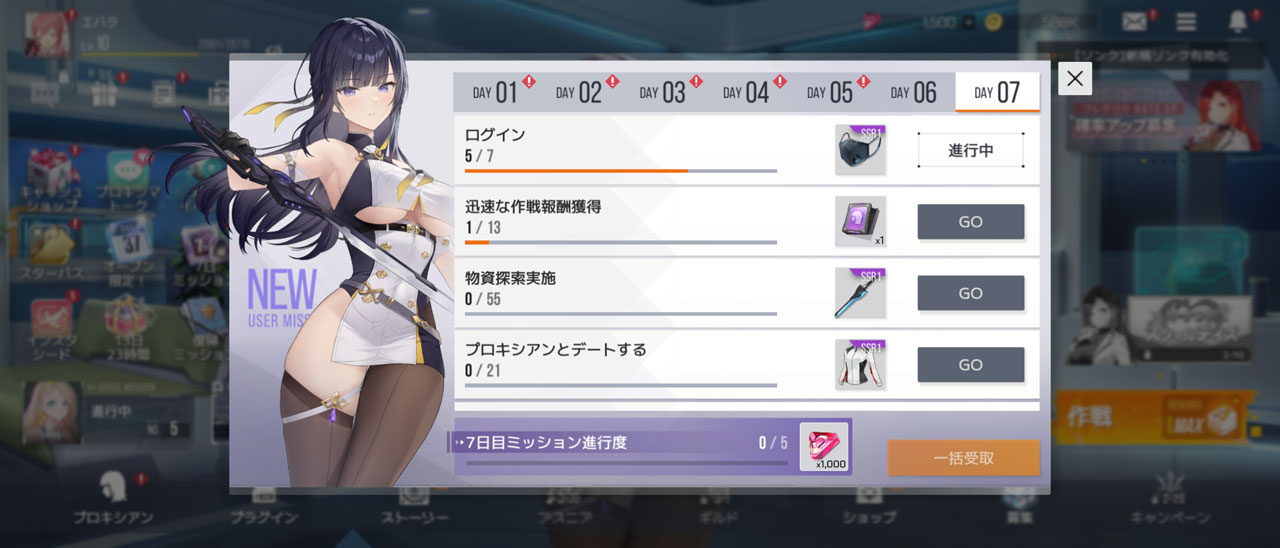This screenshot has height=548, width=1280.
Task: Claim all rewards with 一括受取
Action: pyautogui.click(x=963, y=458)
